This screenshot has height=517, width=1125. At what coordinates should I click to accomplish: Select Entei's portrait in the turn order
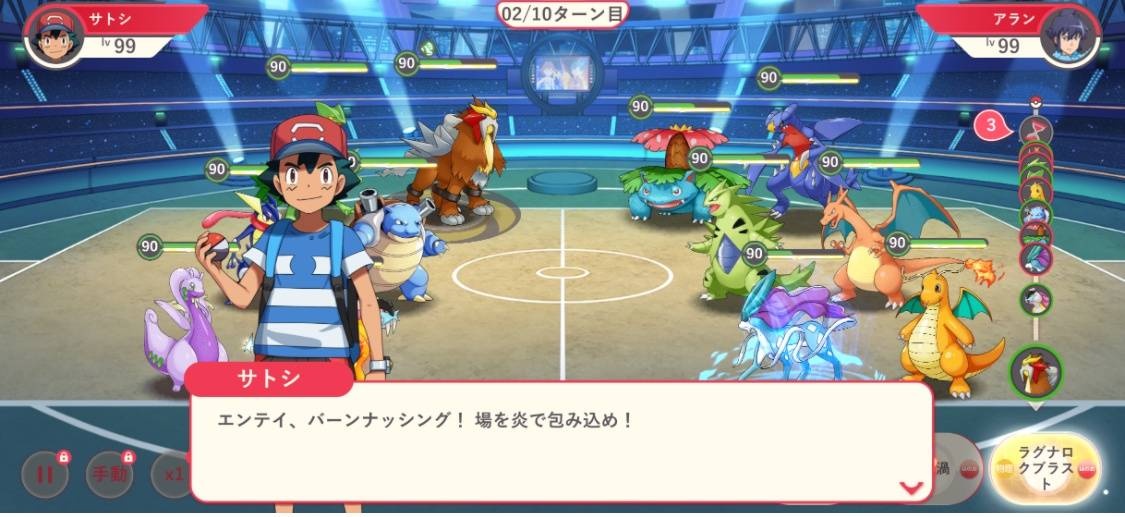click(1034, 370)
